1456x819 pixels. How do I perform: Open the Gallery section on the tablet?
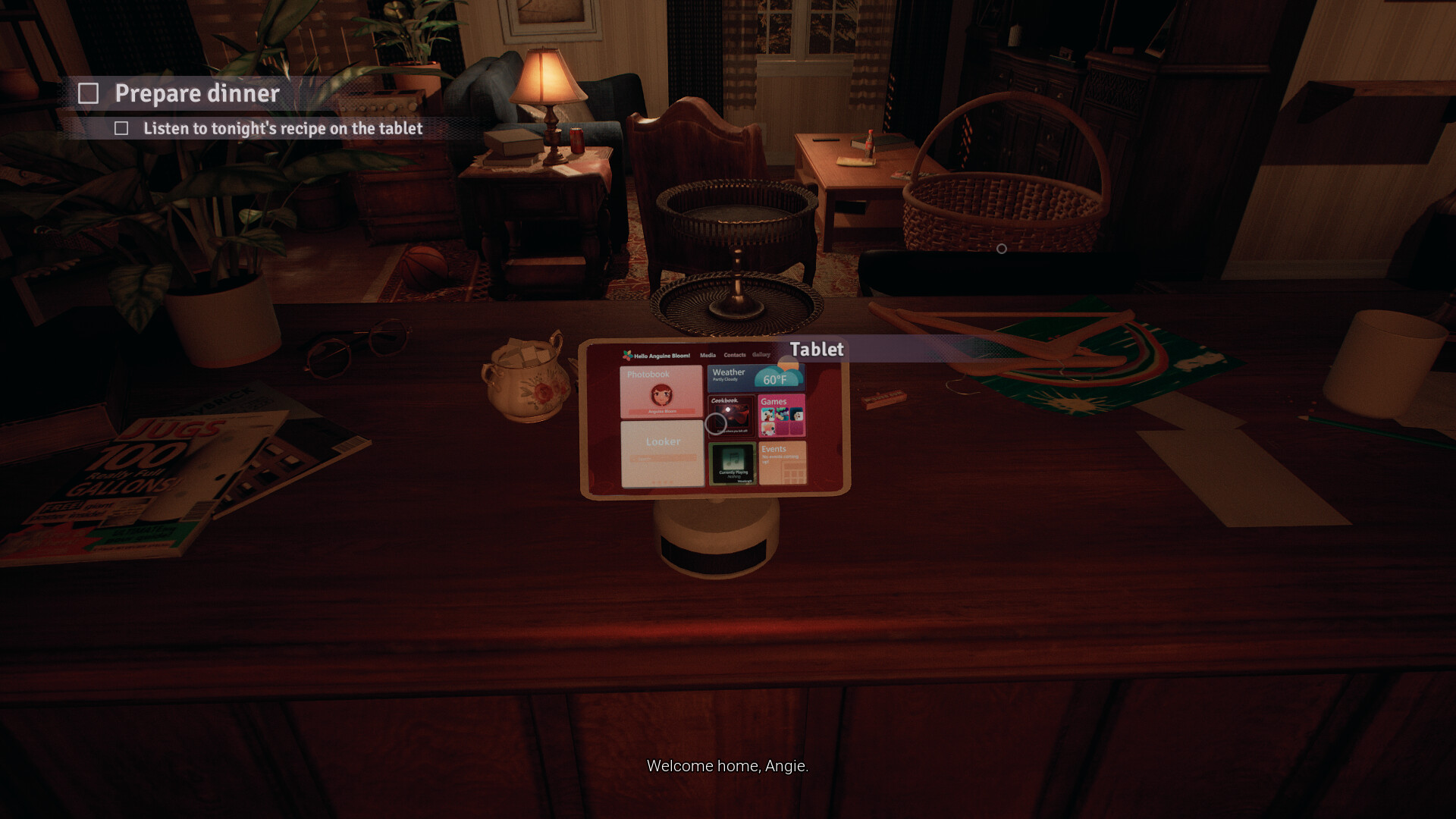[x=761, y=354]
